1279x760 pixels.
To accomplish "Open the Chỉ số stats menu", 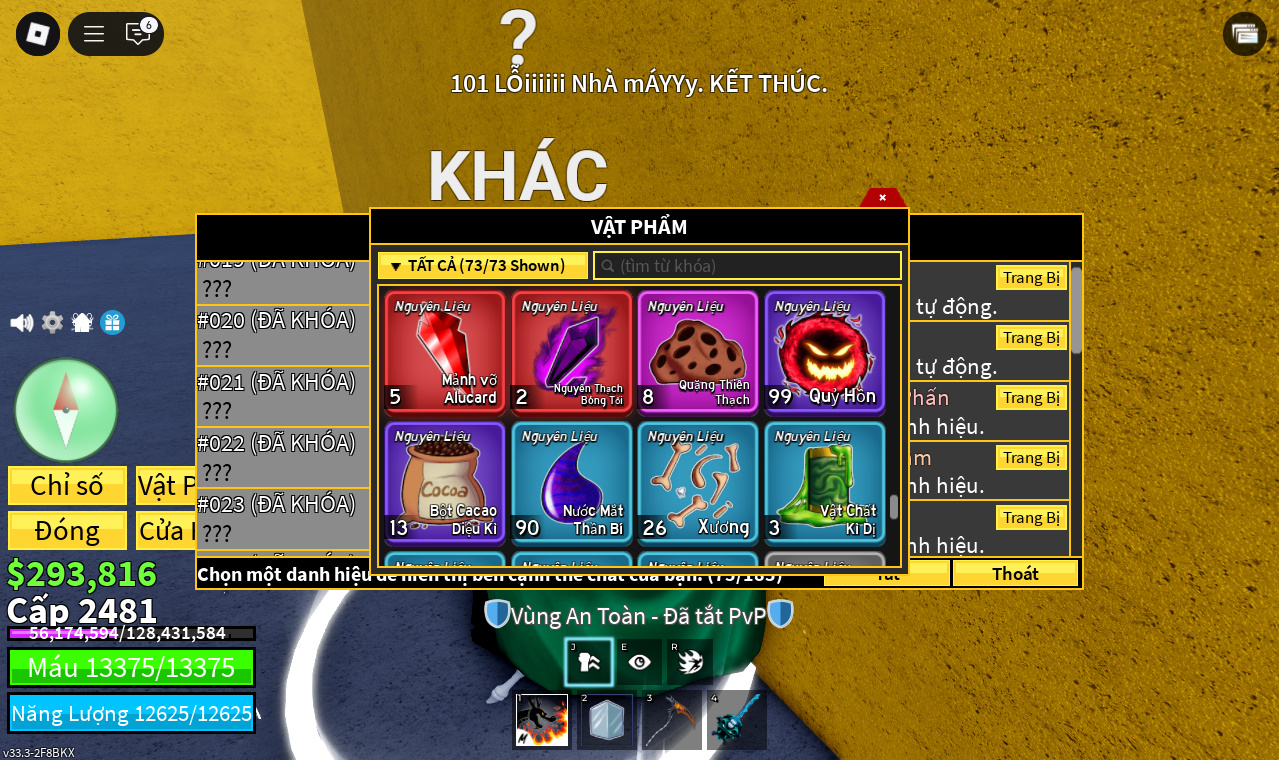I will pos(67,486).
